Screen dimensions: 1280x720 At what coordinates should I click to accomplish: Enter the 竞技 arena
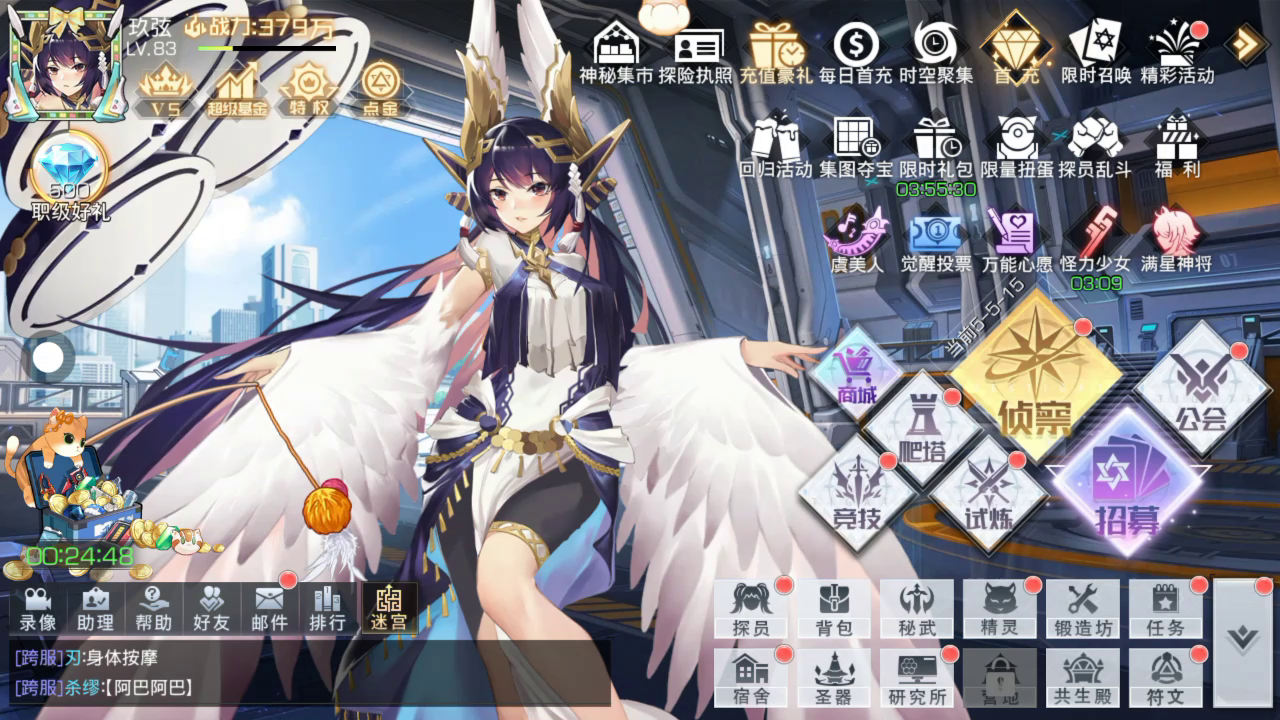(857, 492)
